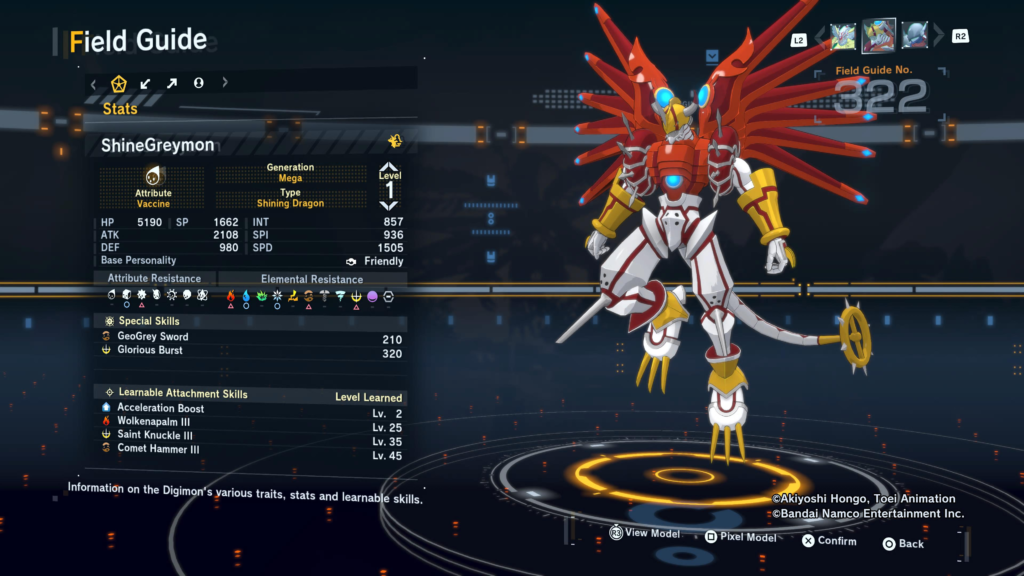Choose the Acceleration Boost attachment skill
This screenshot has height=576, width=1024.
tap(160, 408)
